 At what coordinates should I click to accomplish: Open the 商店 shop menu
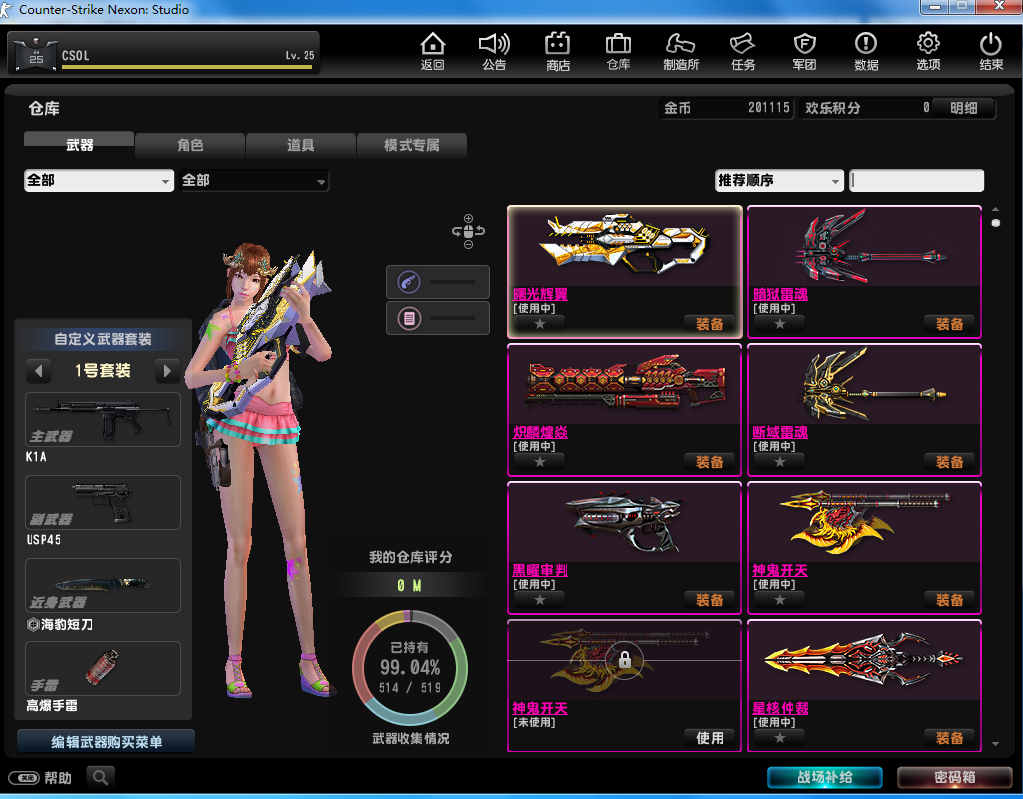[x=557, y=51]
